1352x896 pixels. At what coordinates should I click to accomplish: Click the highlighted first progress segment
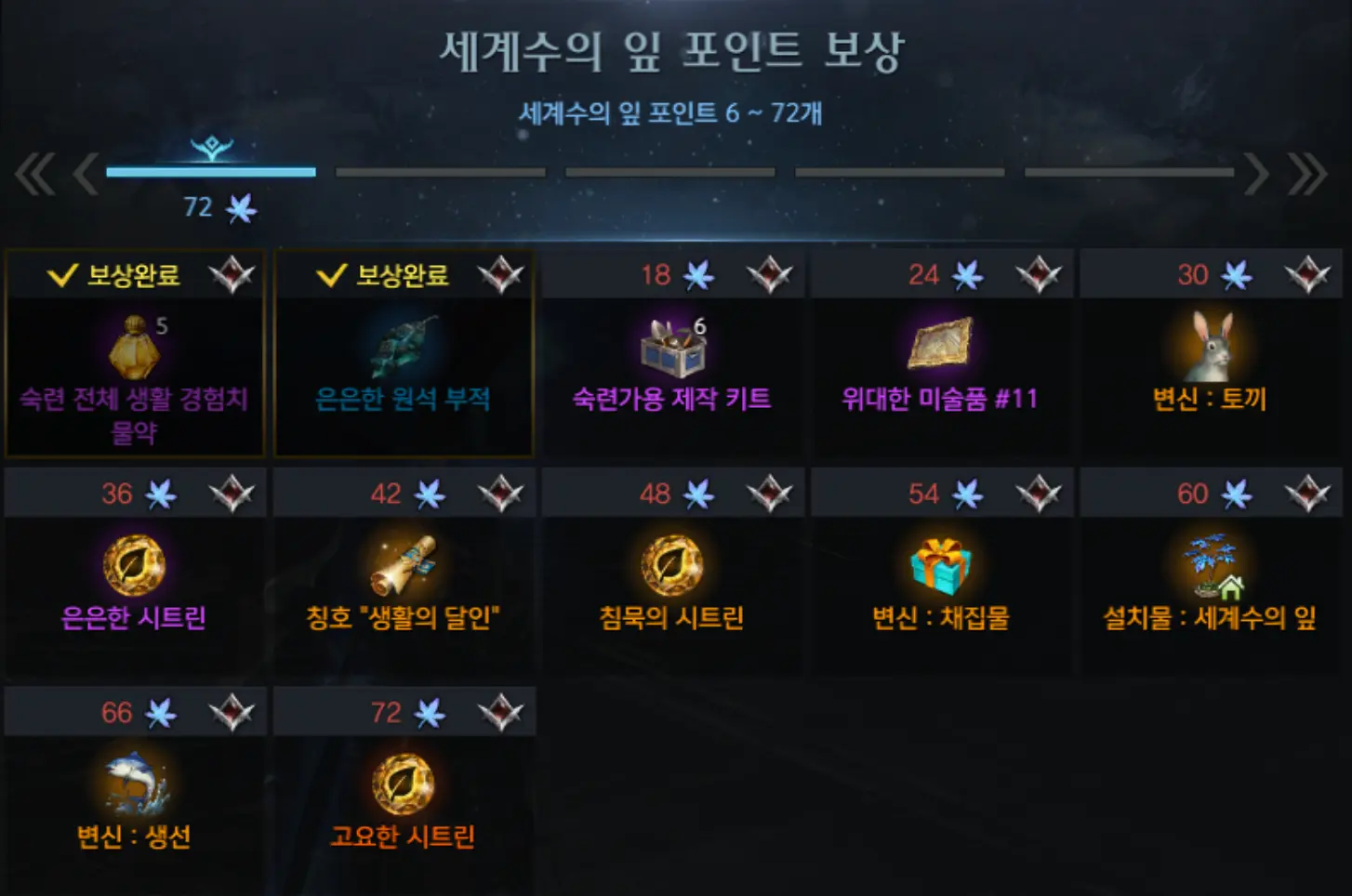pyautogui.click(x=209, y=173)
